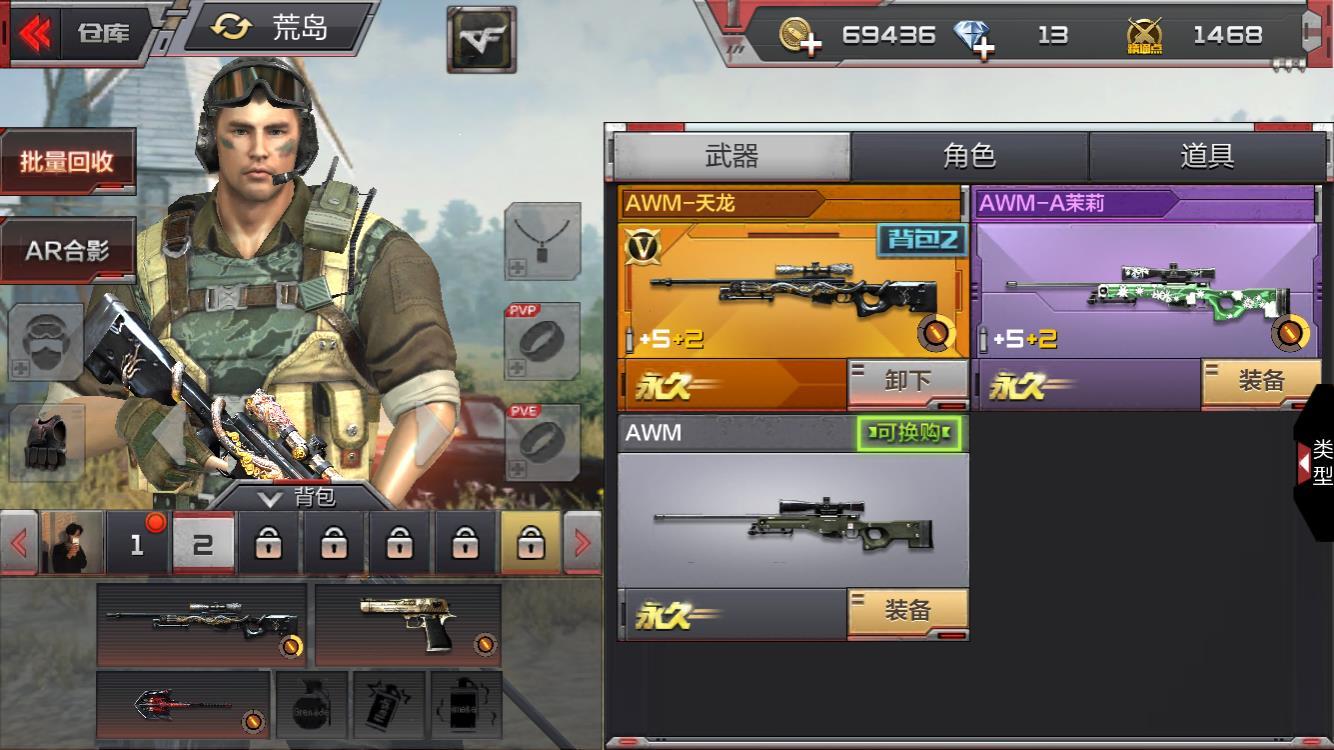Open 批量回收 bulk recycle

(67, 162)
